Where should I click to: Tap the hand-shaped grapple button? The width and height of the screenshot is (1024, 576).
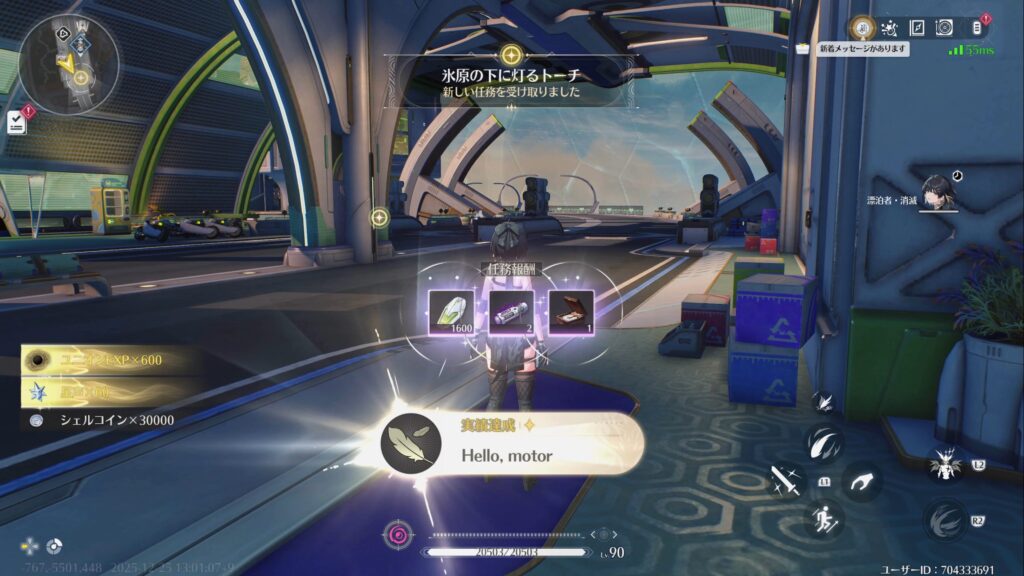[x=861, y=482]
